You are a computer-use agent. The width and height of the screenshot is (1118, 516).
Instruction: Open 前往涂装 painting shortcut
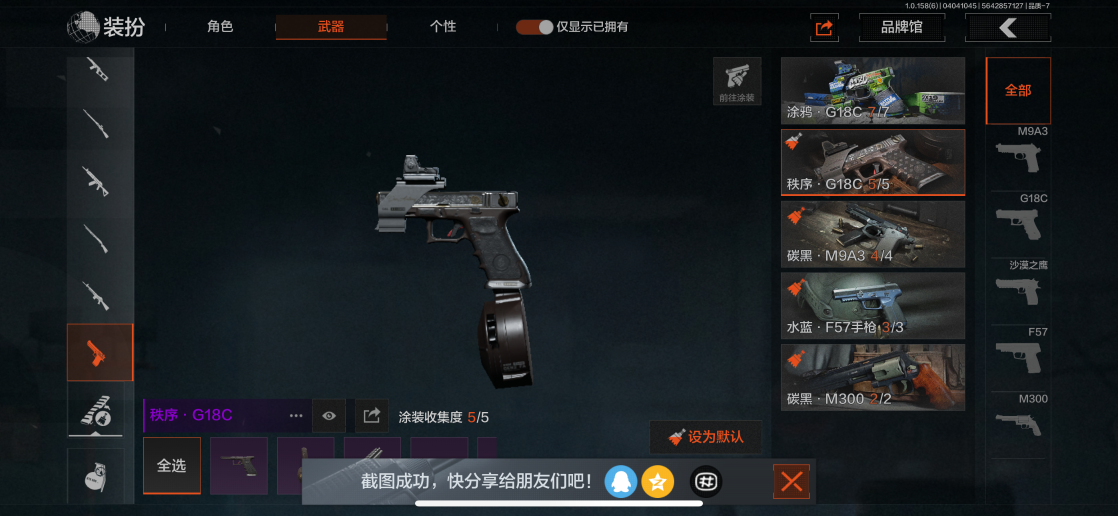[737, 81]
